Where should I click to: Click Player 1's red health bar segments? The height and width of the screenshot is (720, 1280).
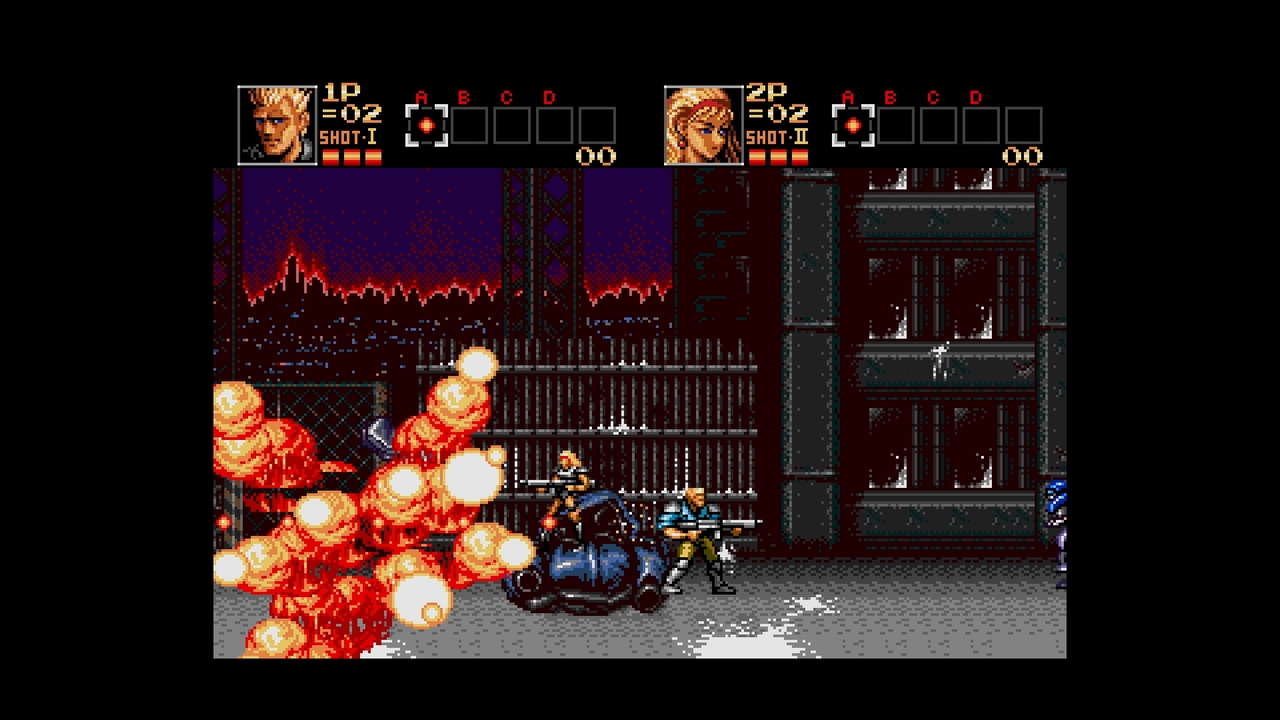click(x=352, y=155)
